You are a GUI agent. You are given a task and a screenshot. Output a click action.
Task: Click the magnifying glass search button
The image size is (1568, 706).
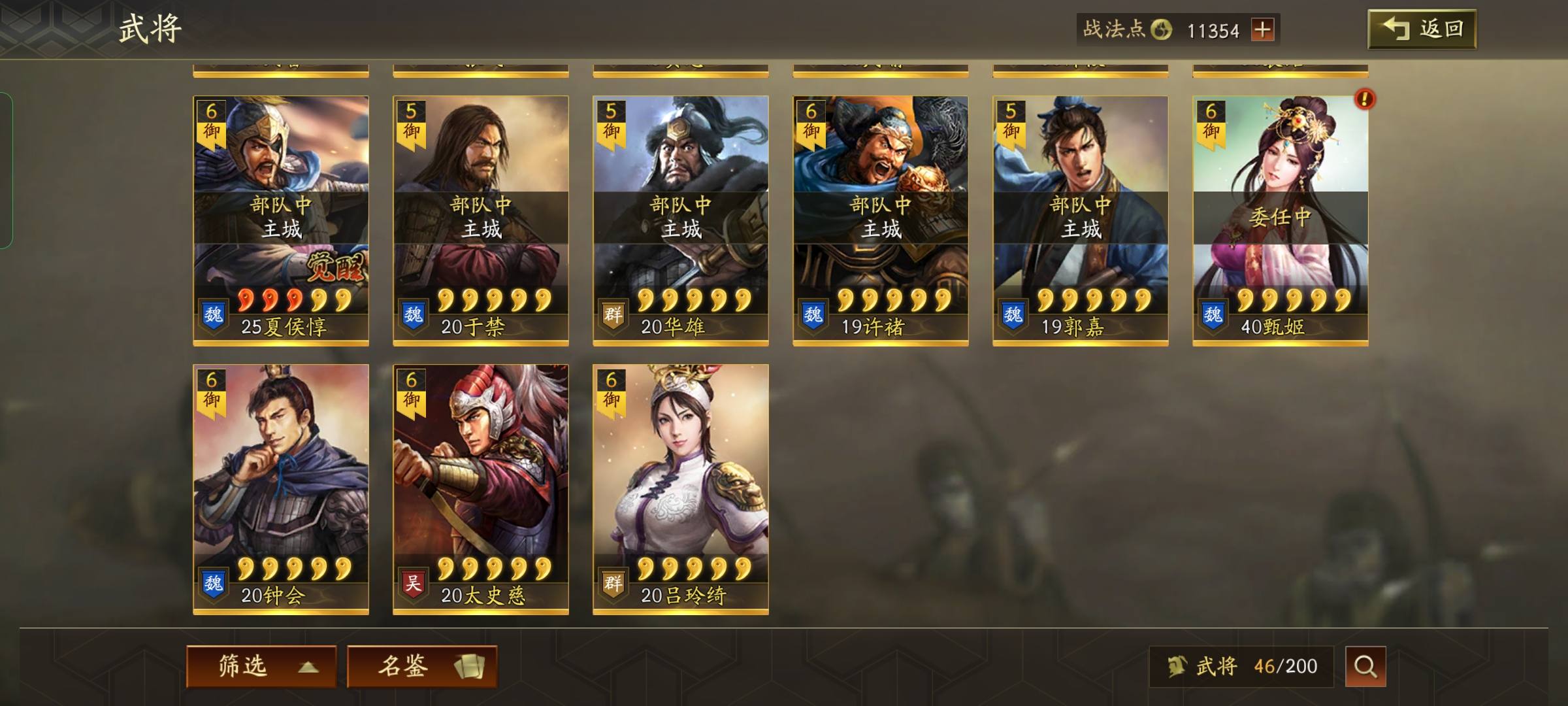[x=1365, y=666]
